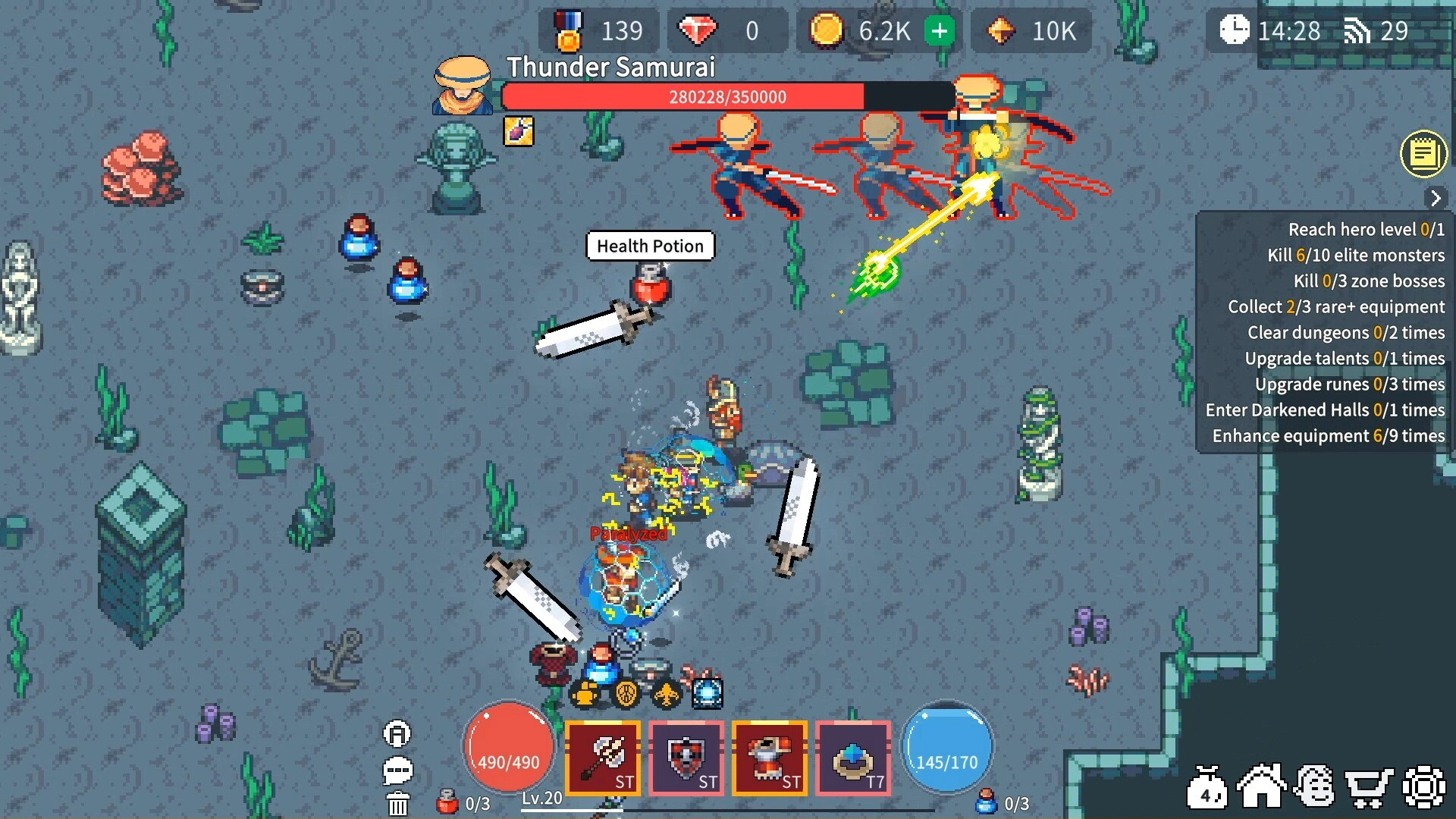The image size is (1456, 819).
Task: Open the quest journal notepad icon
Action: [1424, 154]
